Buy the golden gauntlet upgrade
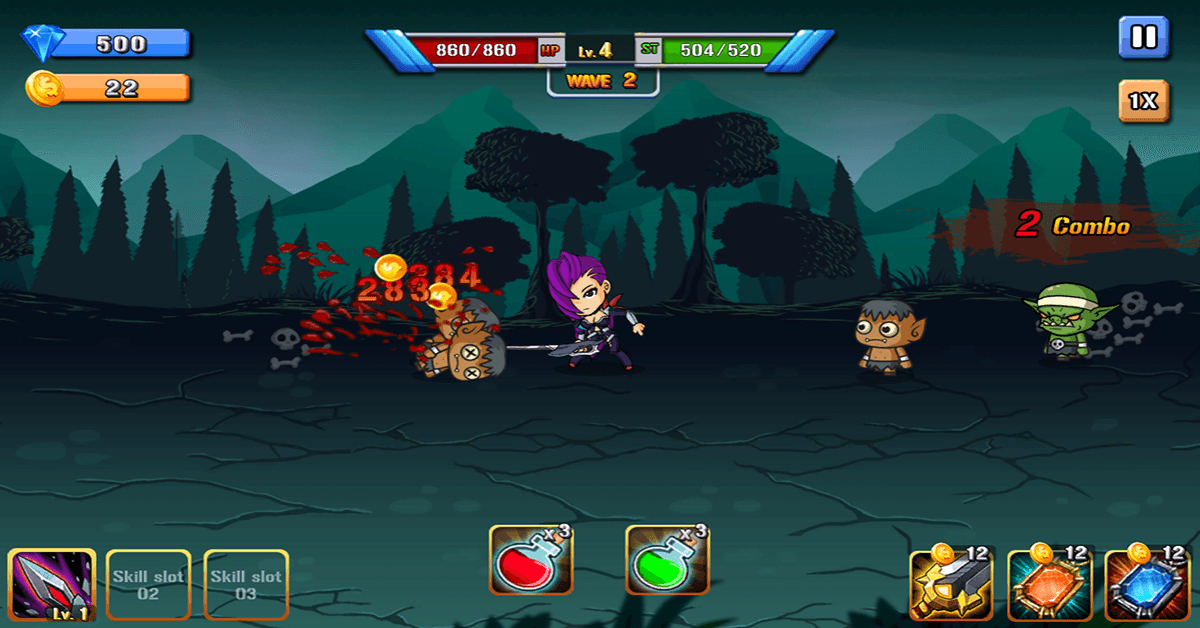The height and width of the screenshot is (628, 1200). tap(949, 586)
